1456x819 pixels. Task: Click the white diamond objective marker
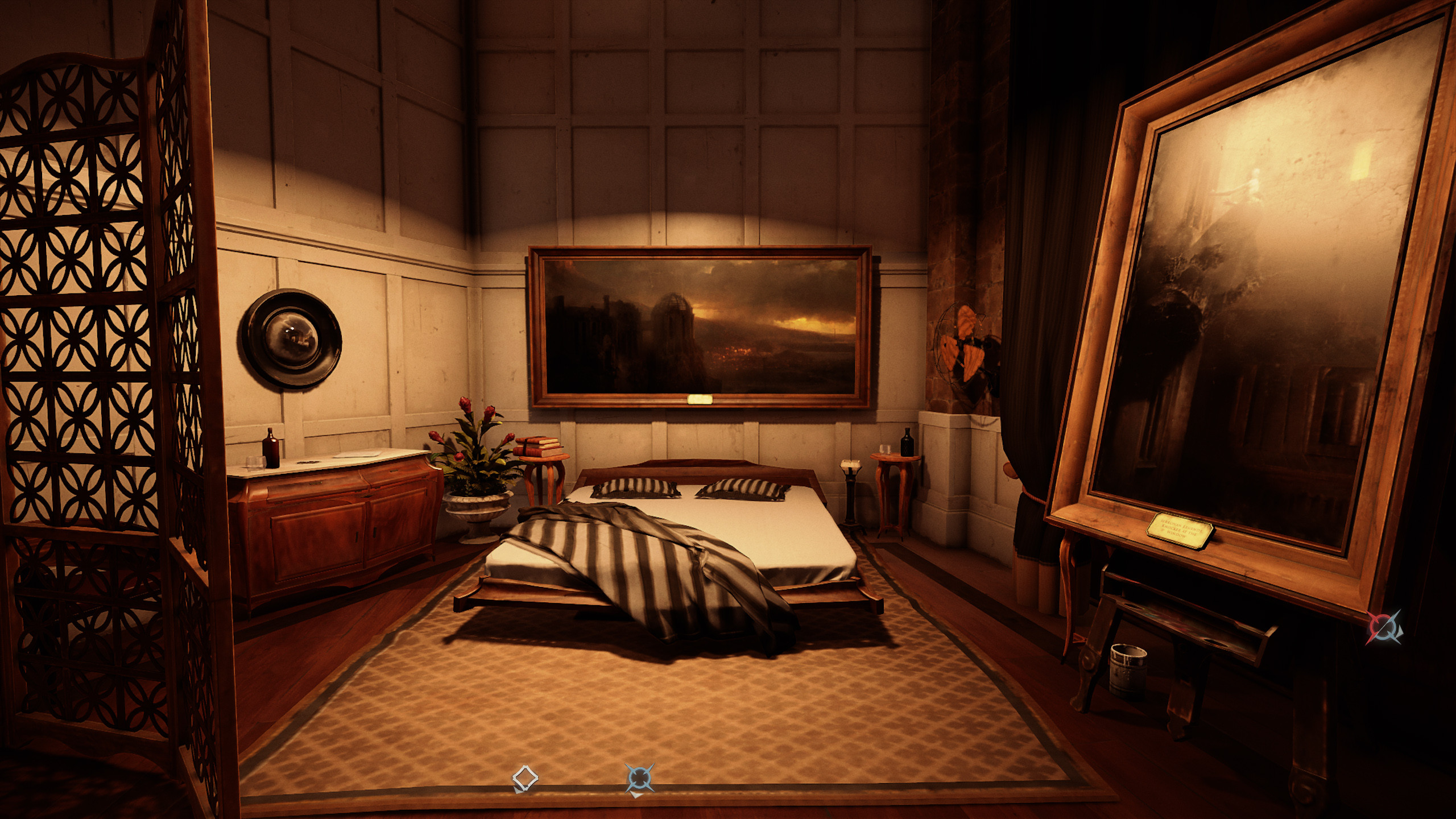click(525, 778)
